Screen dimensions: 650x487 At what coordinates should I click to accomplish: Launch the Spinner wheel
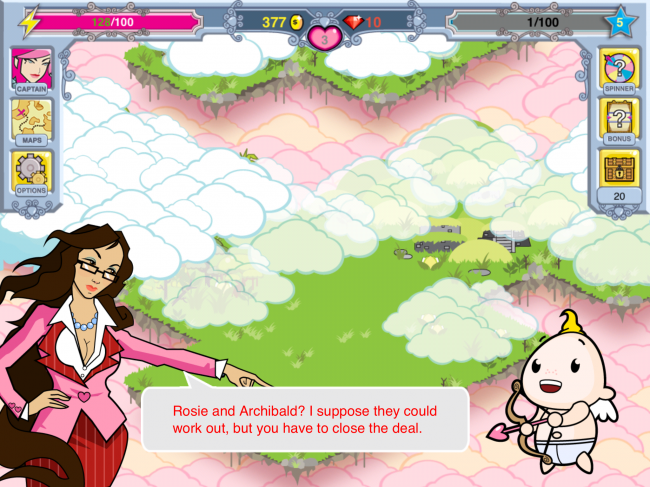[619, 72]
